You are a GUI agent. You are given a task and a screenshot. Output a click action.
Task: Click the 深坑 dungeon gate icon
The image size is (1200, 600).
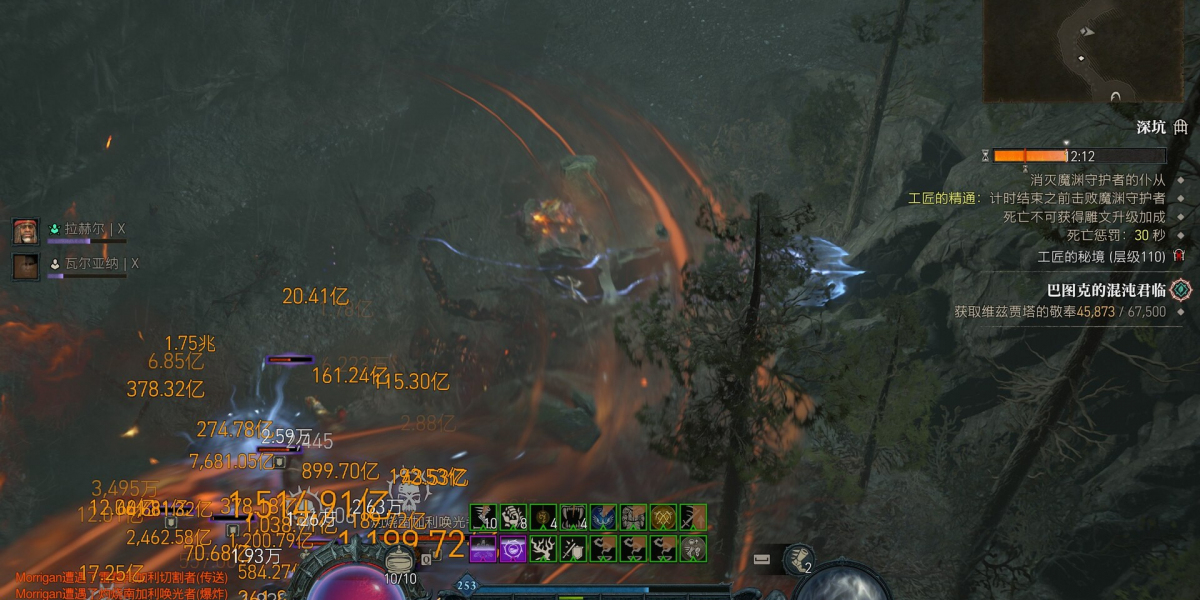click(x=1181, y=127)
